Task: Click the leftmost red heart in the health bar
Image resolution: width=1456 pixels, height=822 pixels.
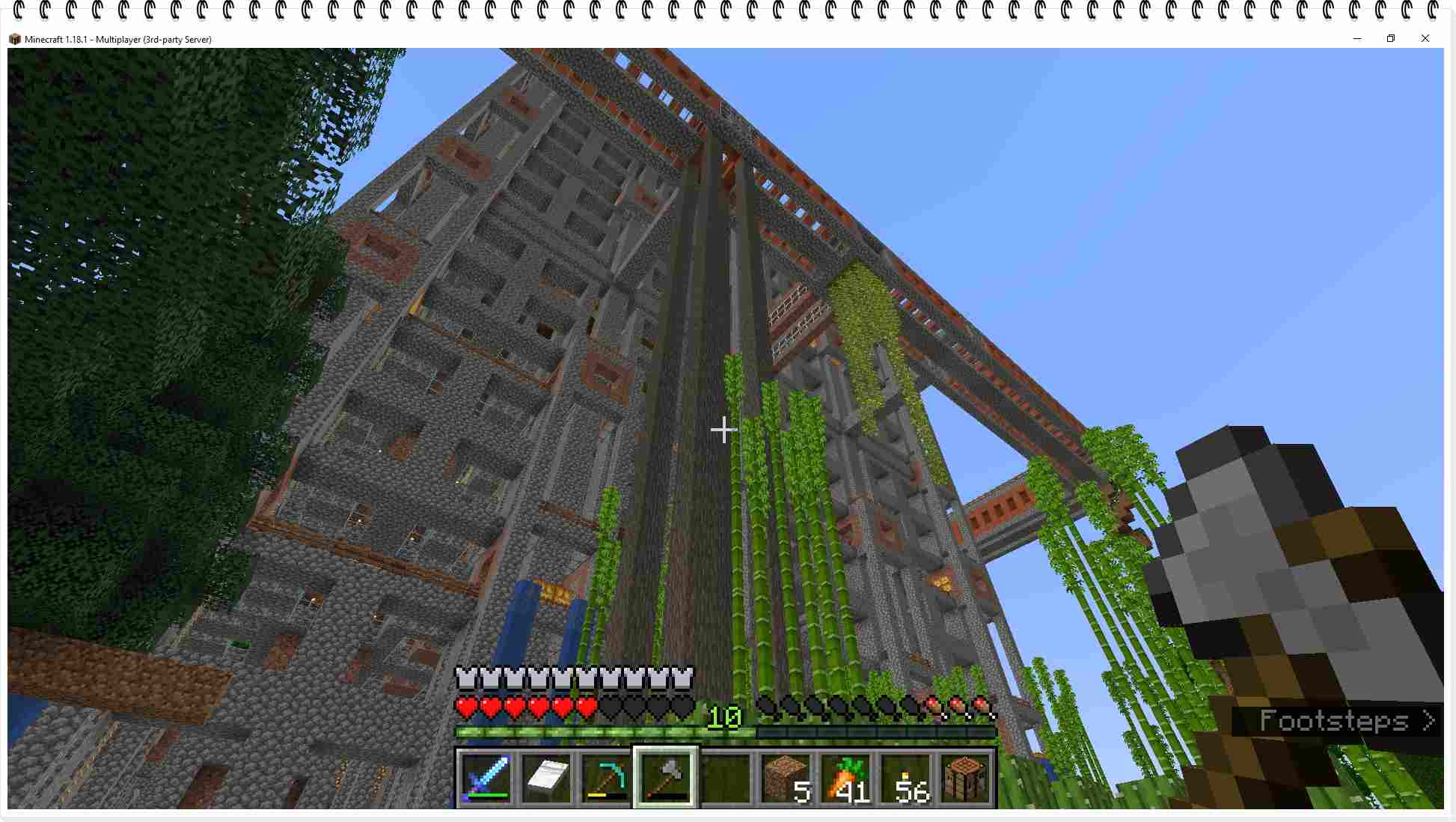Action: 467,704
